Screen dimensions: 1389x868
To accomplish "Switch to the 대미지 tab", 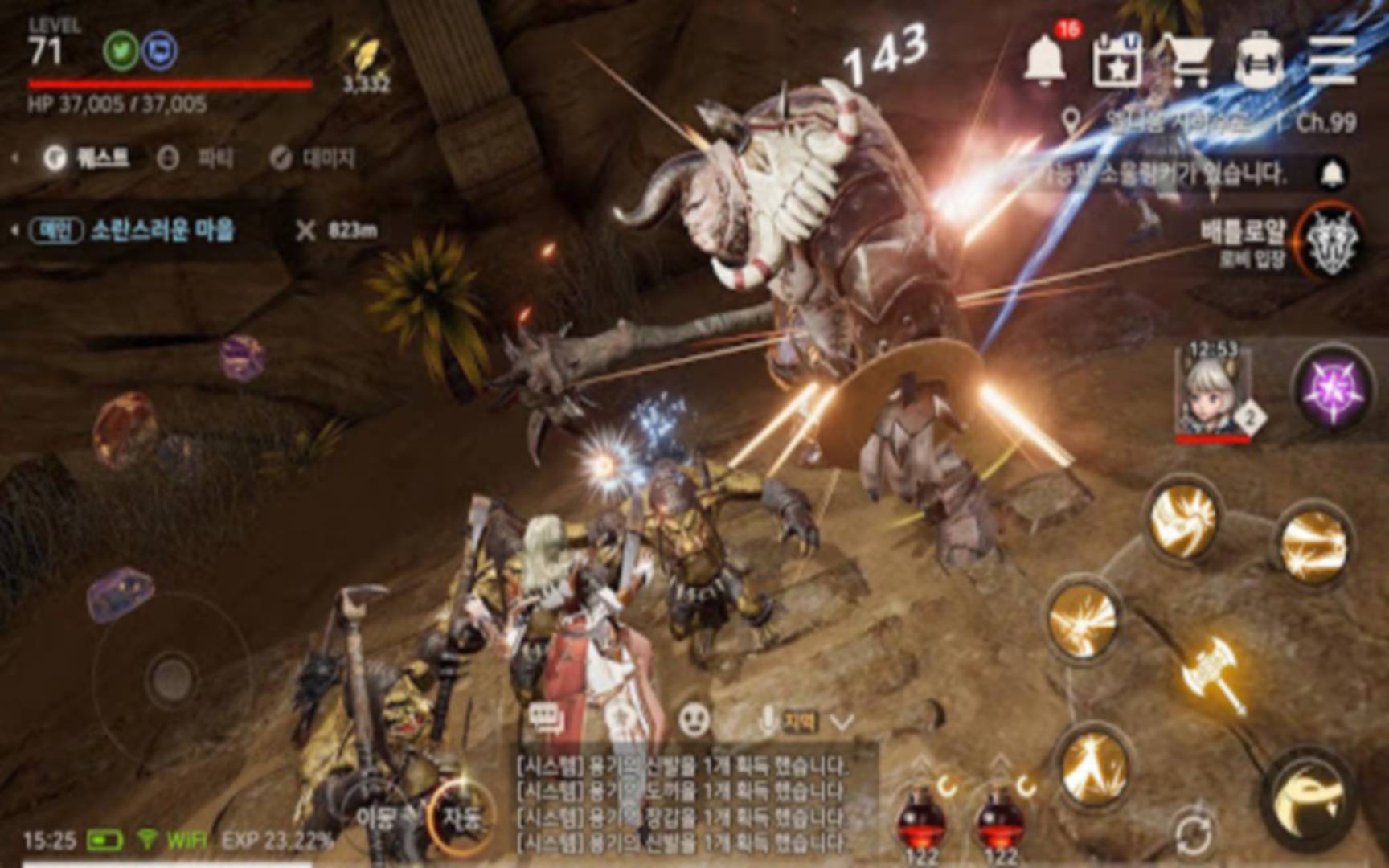I will click(322, 158).
